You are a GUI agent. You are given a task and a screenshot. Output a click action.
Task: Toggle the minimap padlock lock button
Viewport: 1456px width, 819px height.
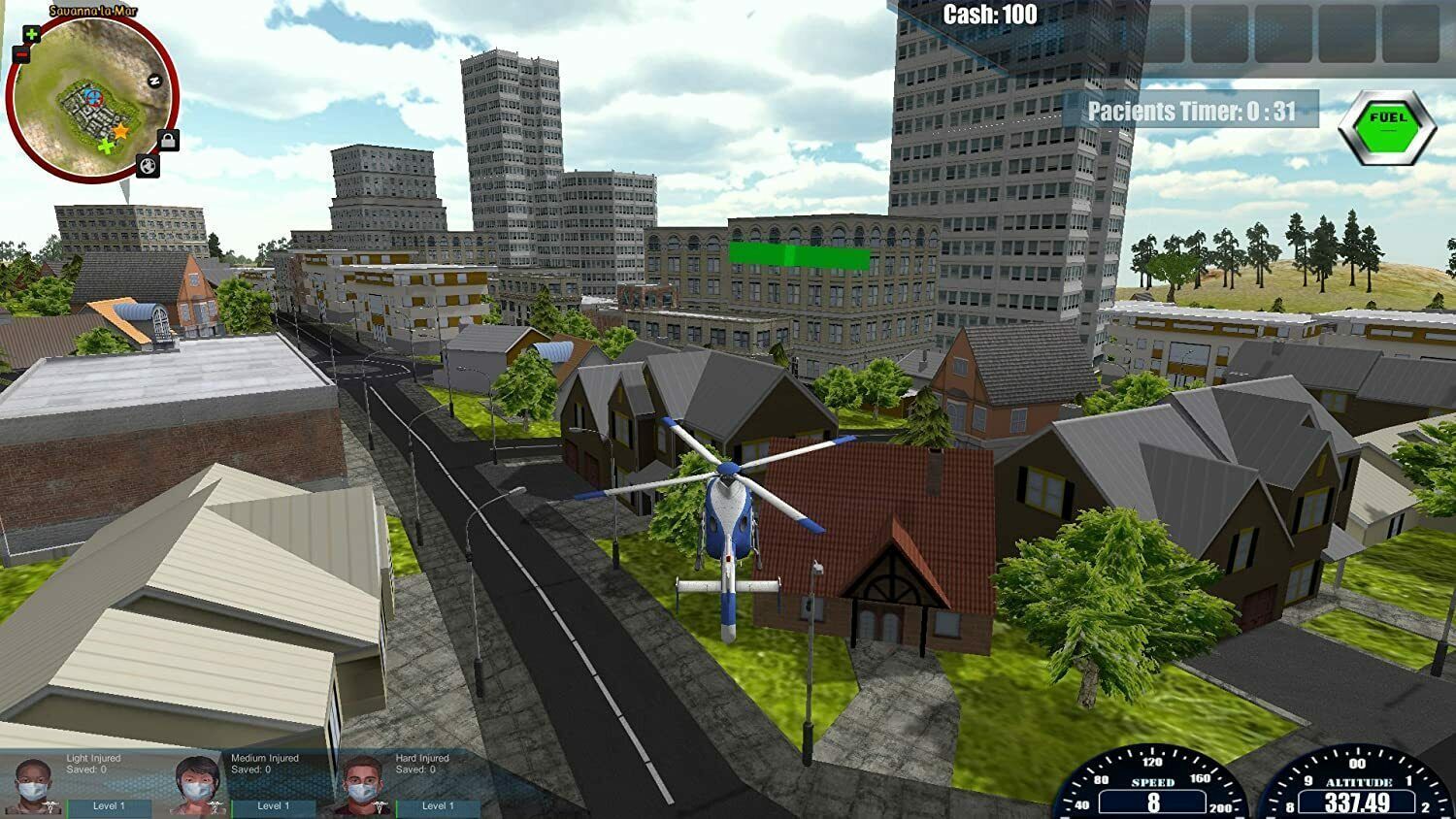pyautogui.click(x=168, y=142)
